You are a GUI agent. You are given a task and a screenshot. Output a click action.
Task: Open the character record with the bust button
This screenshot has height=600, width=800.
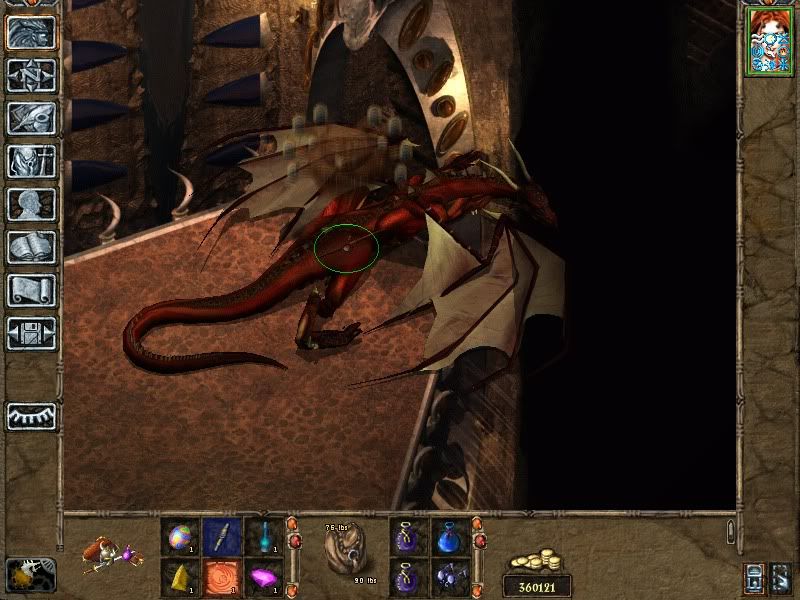point(31,204)
